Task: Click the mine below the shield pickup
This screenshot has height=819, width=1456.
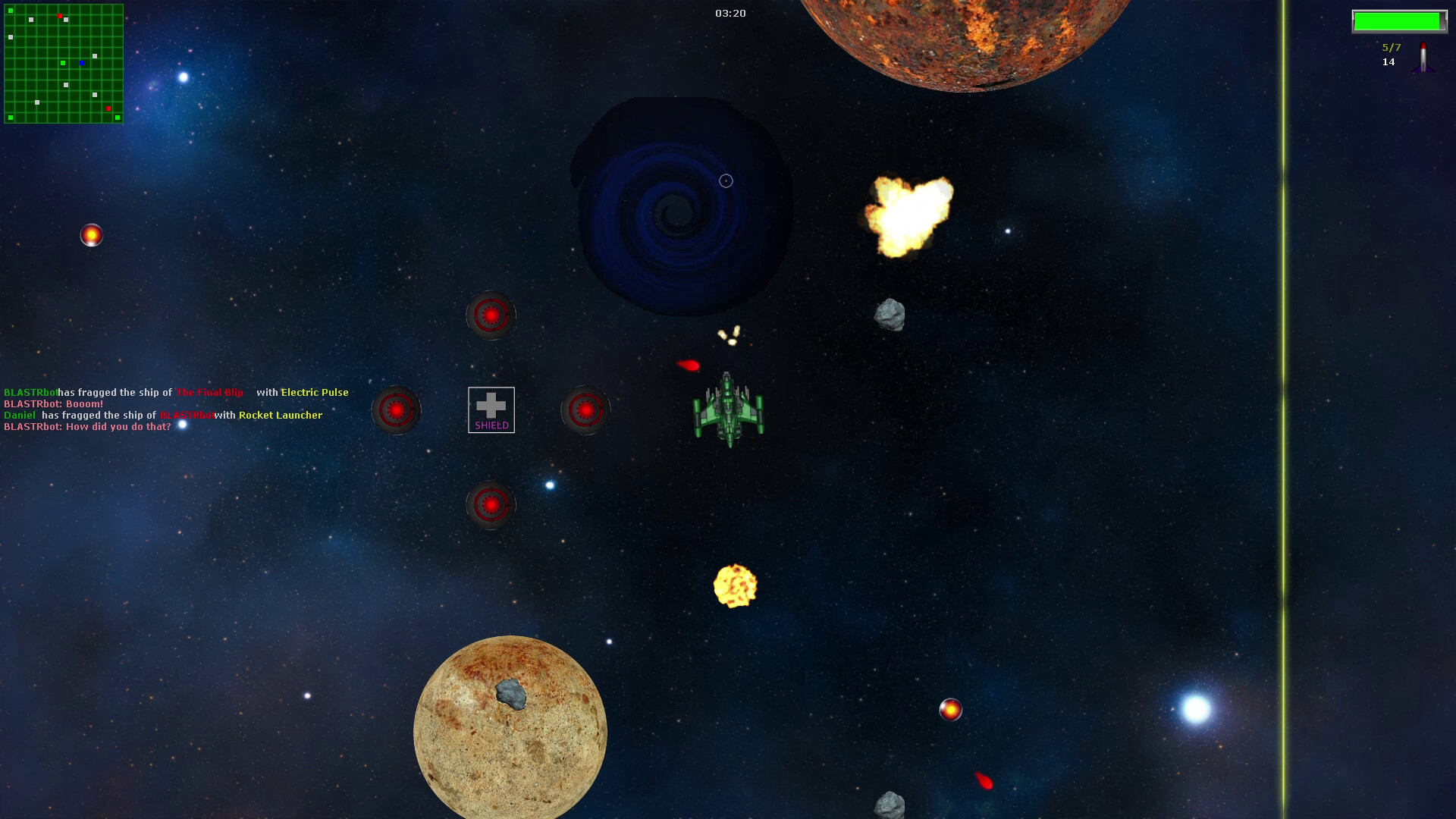Action: 491,504
